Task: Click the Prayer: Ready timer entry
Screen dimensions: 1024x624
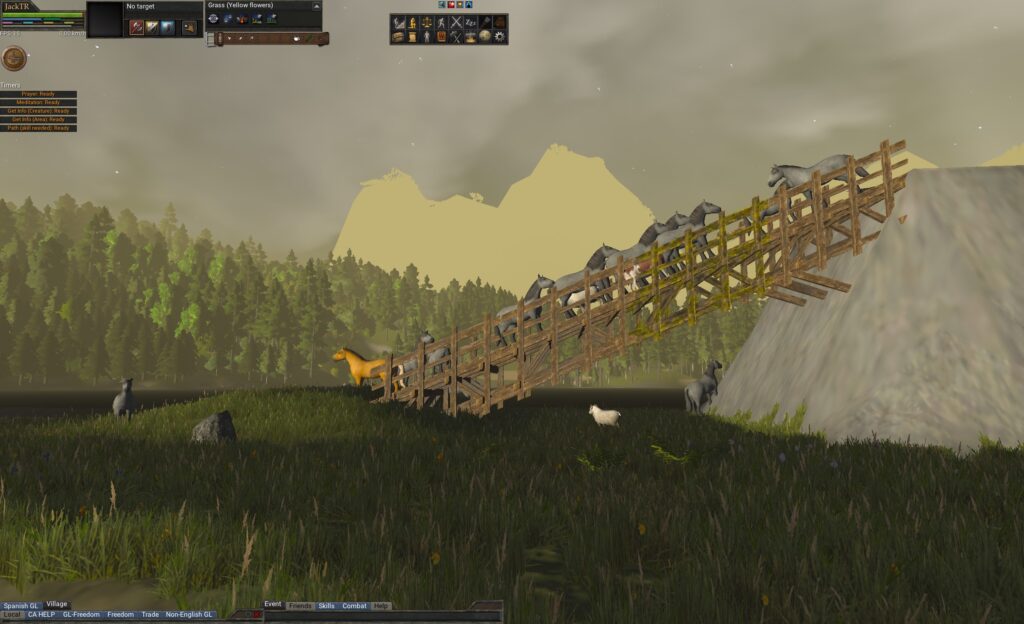Action: coord(39,94)
